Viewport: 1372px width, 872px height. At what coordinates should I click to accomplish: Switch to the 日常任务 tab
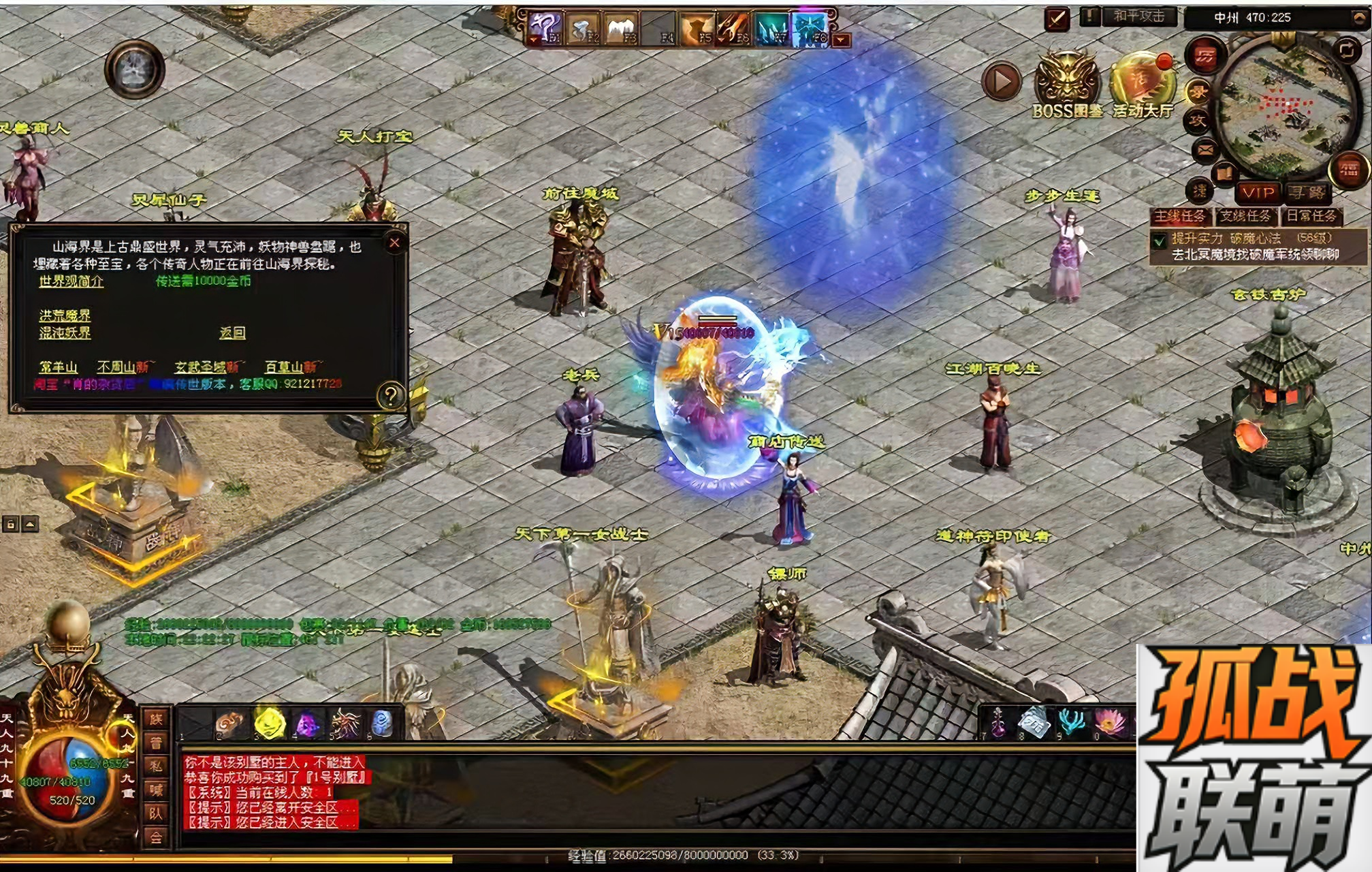pyautogui.click(x=1311, y=217)
